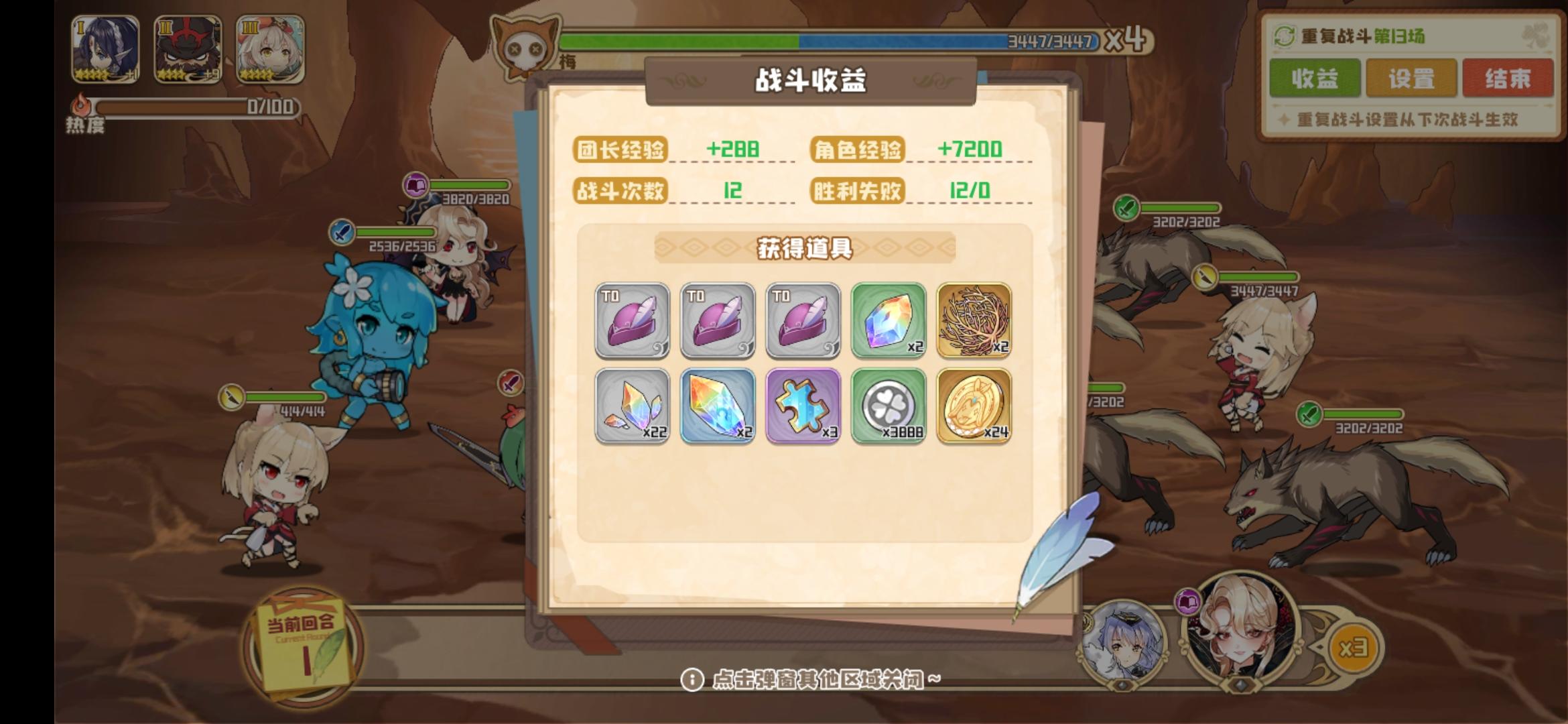This screenshot has width=1568, height=724.
Task: Click the 收益 earnings tab button
Action: pyautogui.click(x=1315, y=79)
